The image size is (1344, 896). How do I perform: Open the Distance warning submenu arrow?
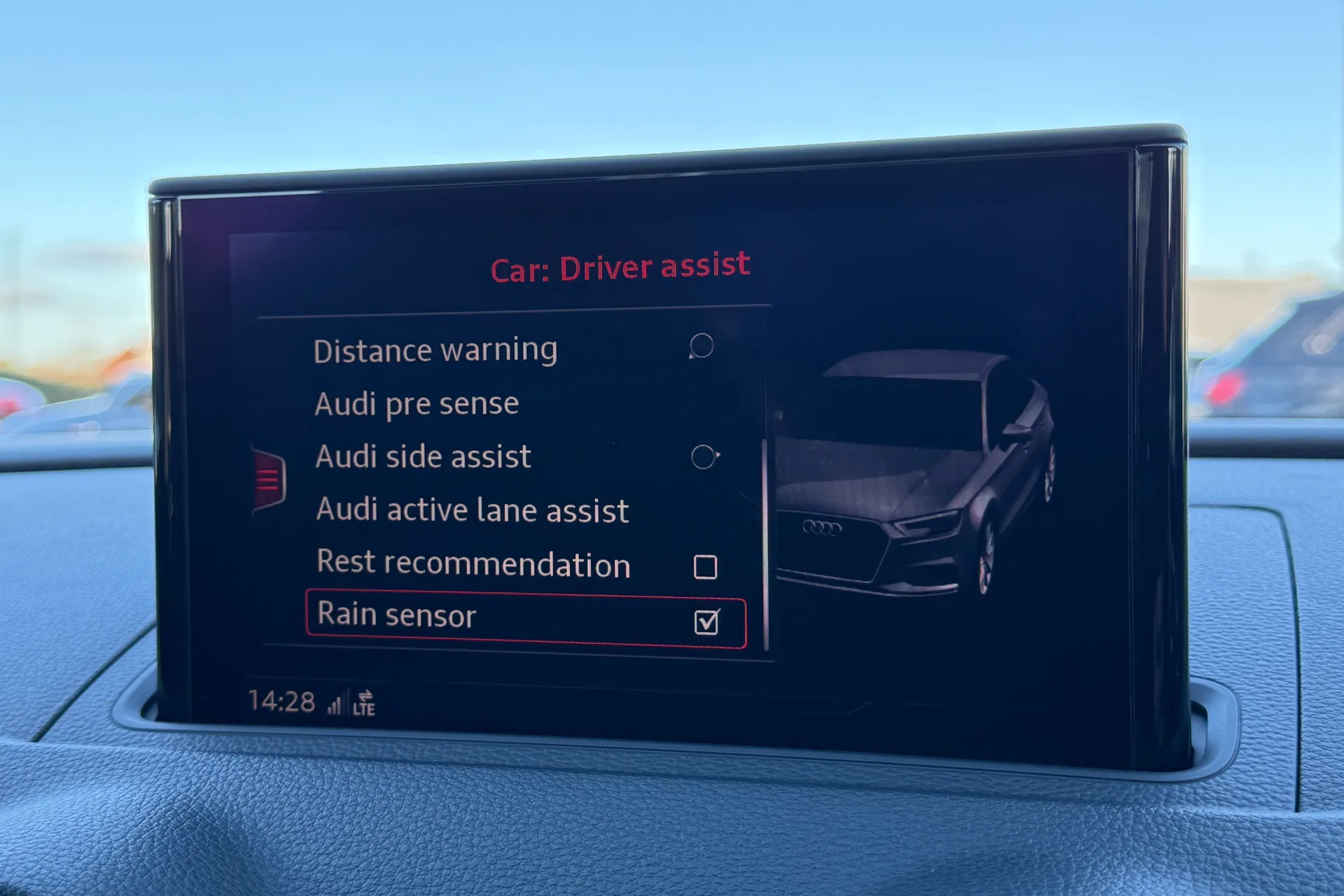(x=703, y=345)
